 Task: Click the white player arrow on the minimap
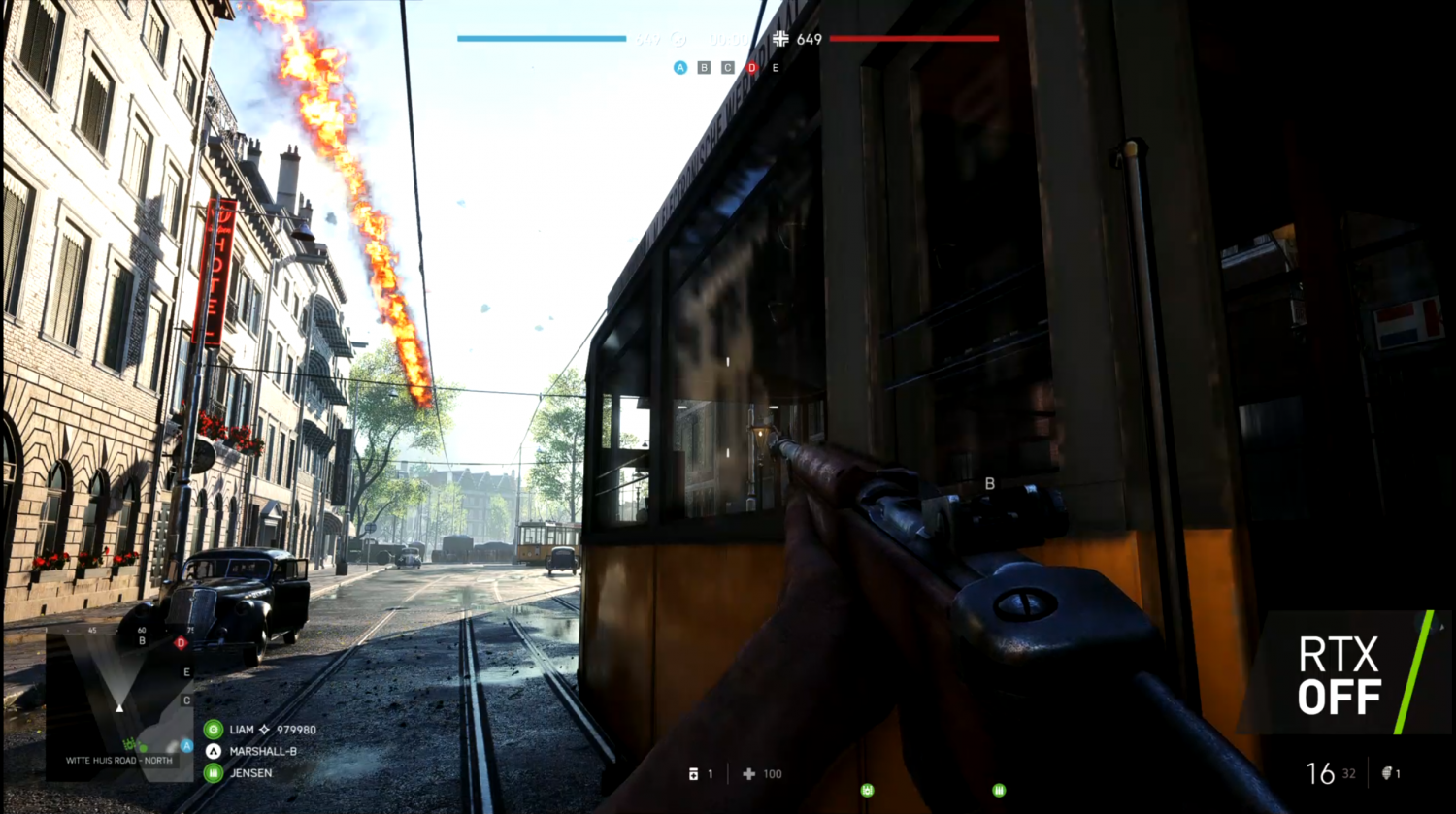pos(119,707)
